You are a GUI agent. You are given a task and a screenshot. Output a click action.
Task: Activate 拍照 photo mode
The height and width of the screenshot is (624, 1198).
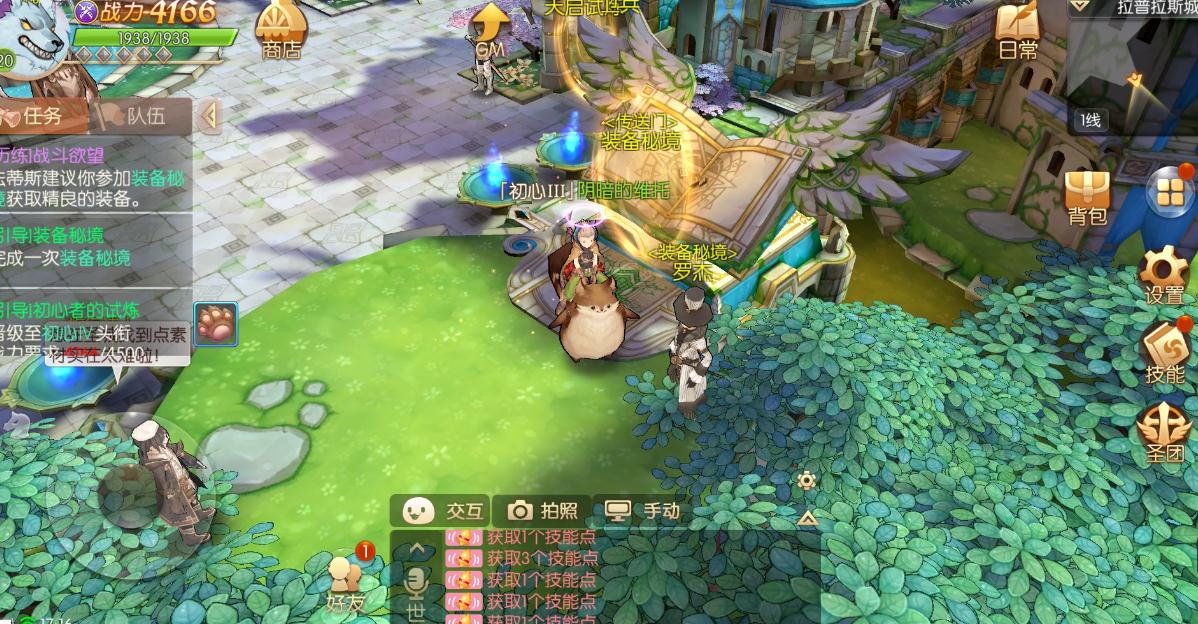pyautogui.click(x=544, y=511)
